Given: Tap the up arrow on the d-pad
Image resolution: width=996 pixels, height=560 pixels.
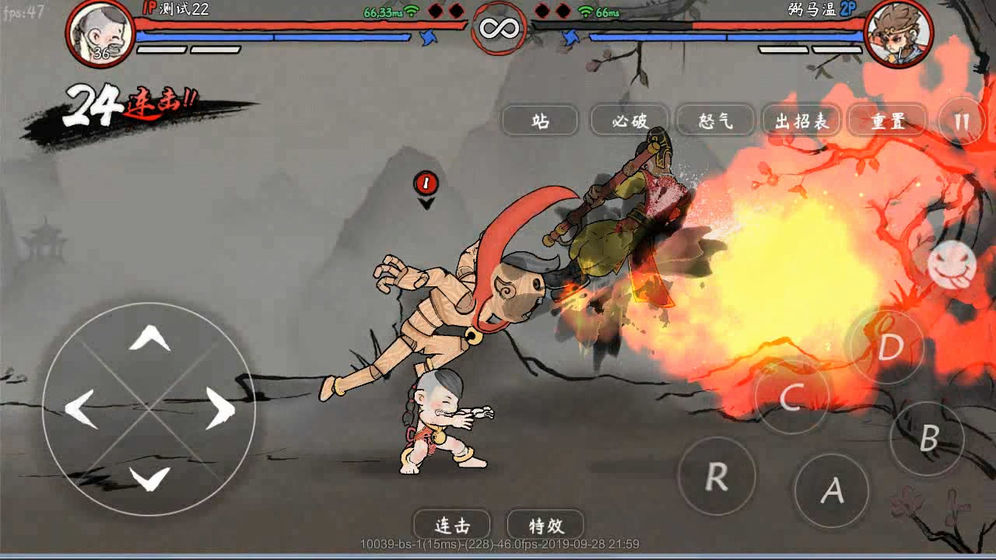Looking at the screenshot, I should (150, 338).
